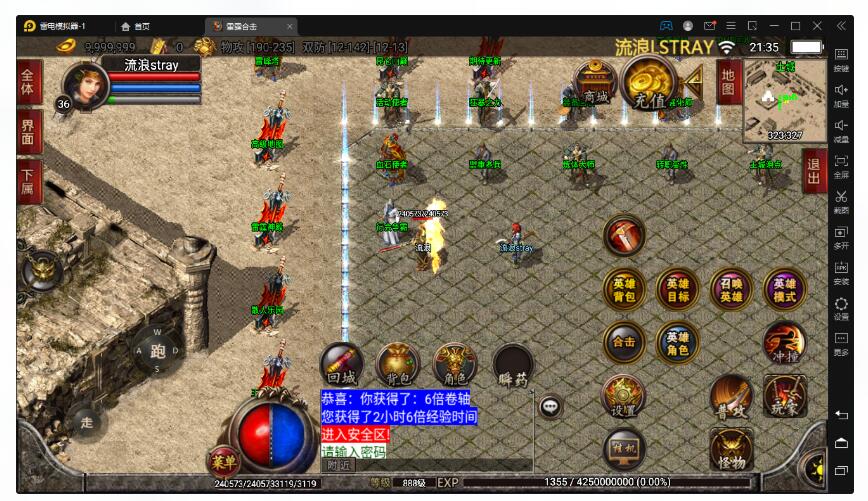The width and height of the screenshot is (868, 501).
Task: Select the 怪物 monster target button
Action: (x=731, y=450)
